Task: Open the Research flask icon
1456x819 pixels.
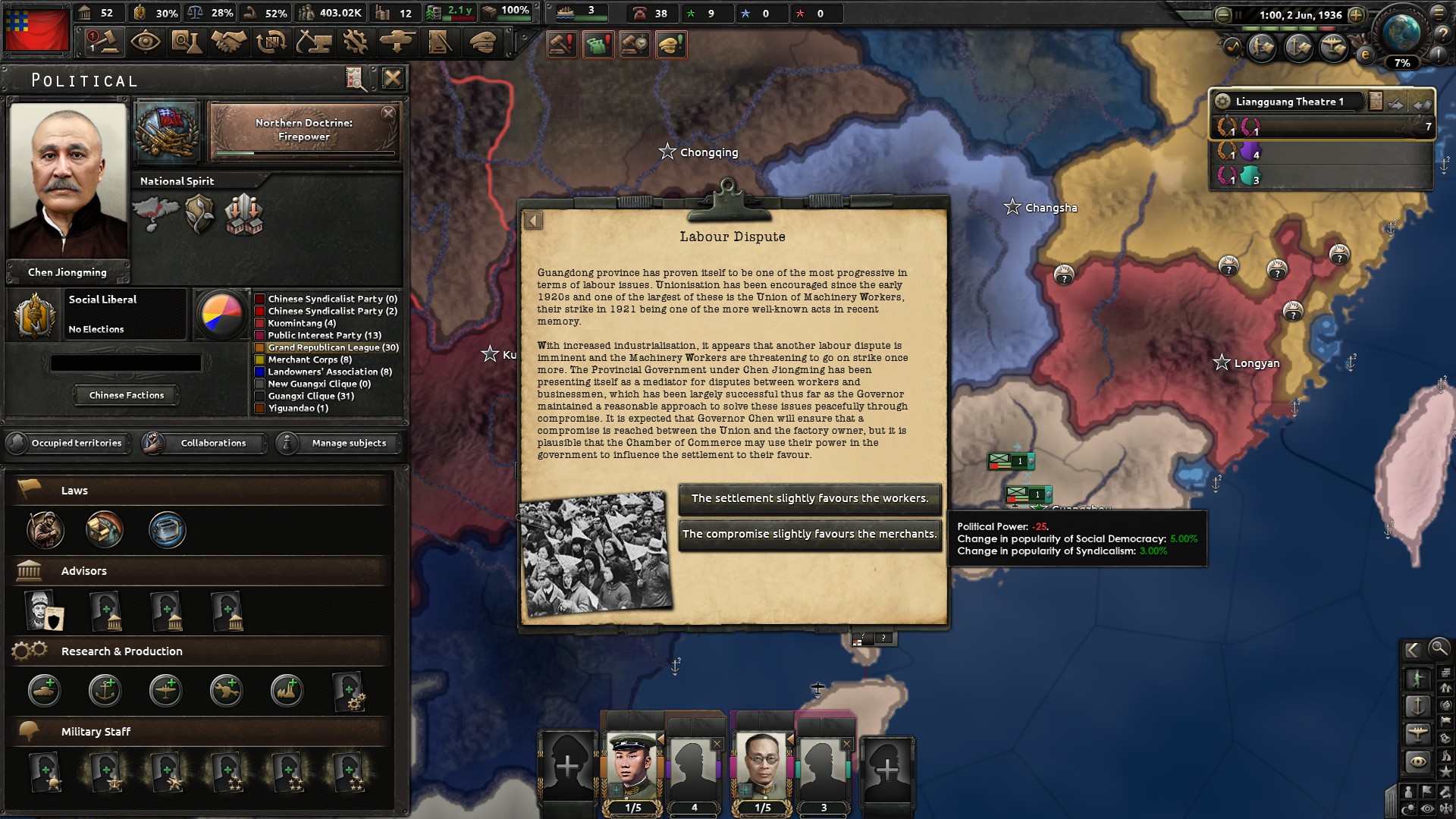Action: [x=186, y=42]
